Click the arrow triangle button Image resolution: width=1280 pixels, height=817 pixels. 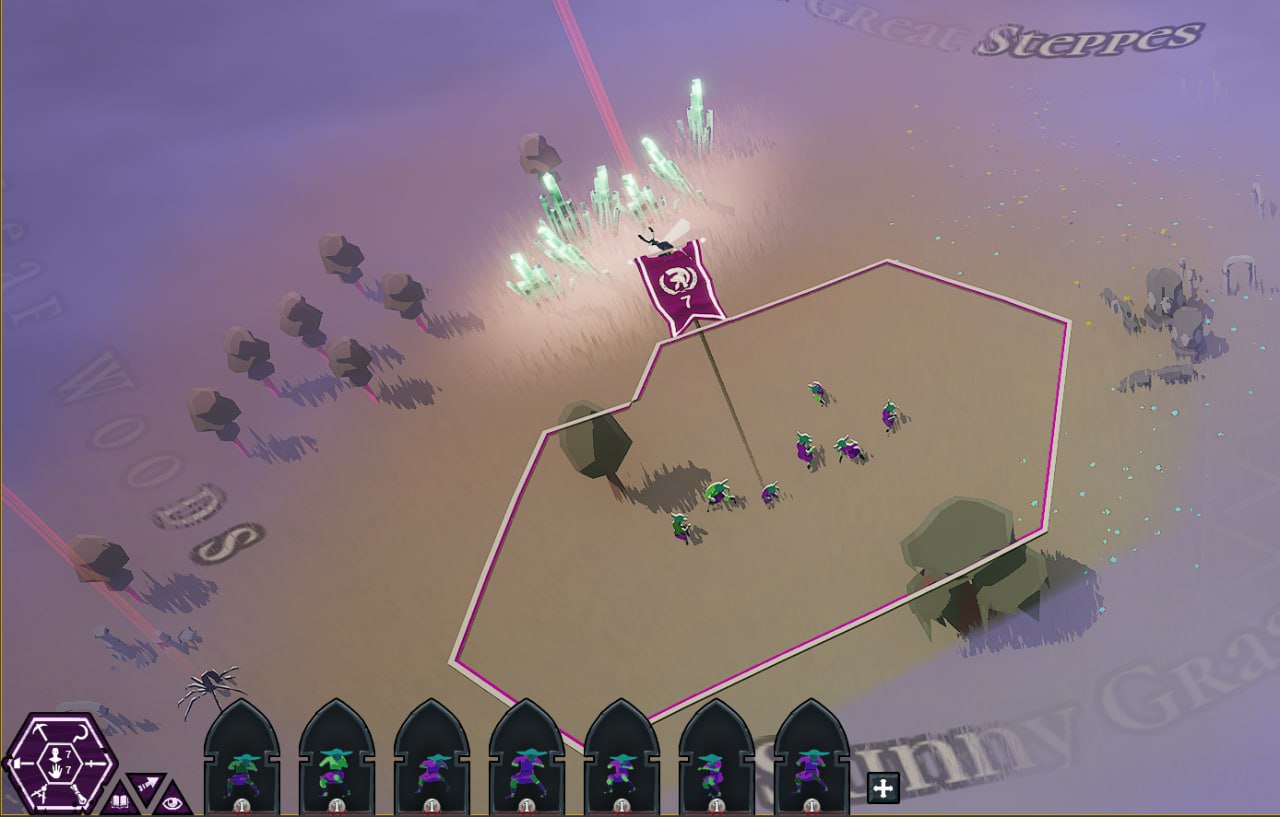pos(146,784)
